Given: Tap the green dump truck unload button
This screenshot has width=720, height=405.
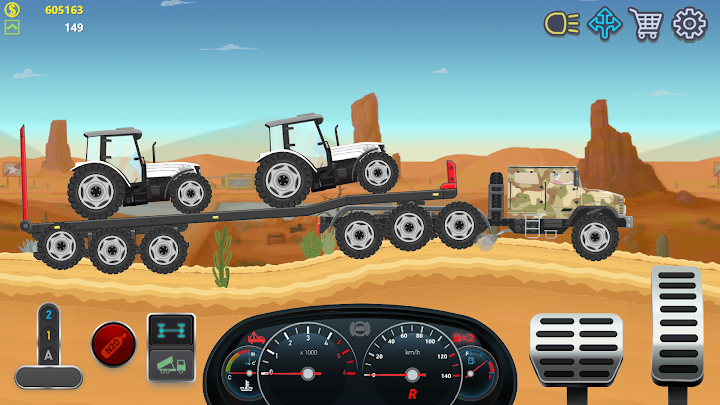Looking at the screenshot, I should click(x=171, y=364).
